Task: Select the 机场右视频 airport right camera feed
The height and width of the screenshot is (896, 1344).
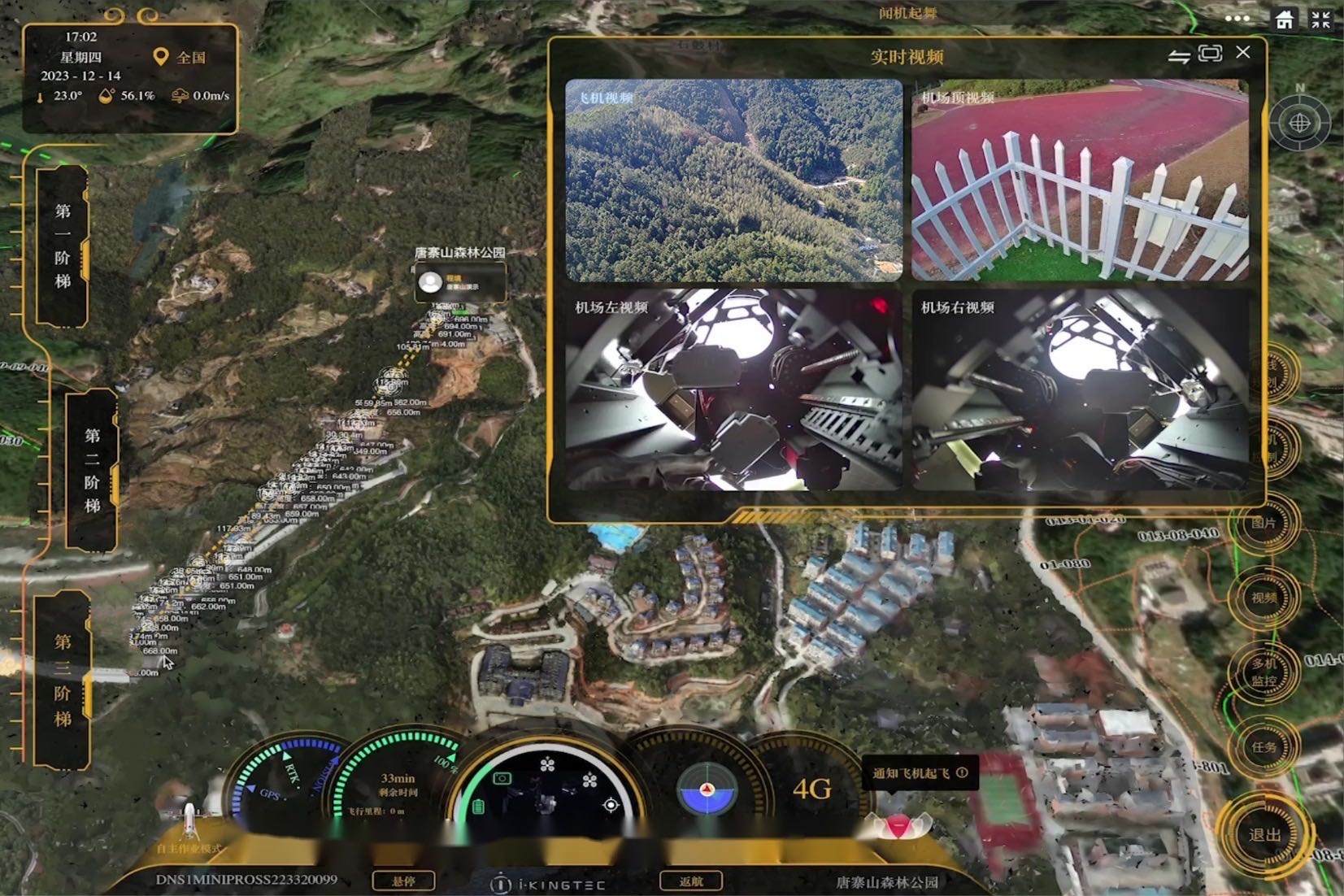Action: pos(1080,389)
